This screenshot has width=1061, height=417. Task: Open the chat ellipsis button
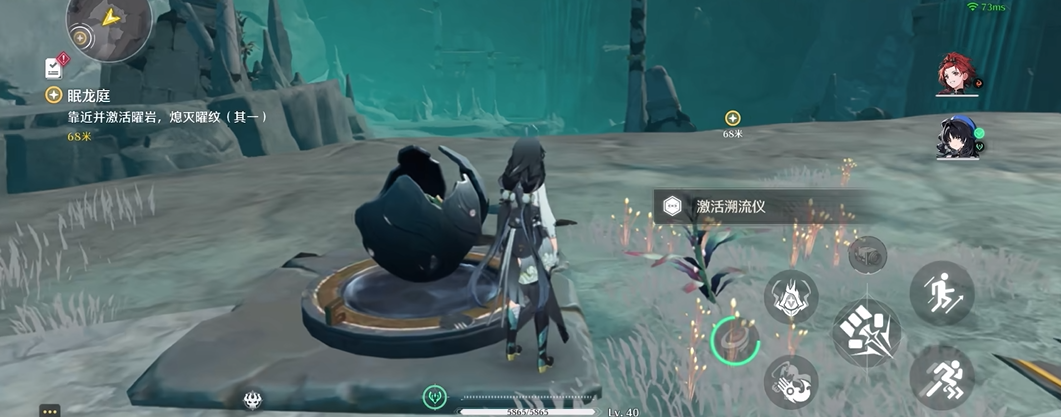point(50,410)
